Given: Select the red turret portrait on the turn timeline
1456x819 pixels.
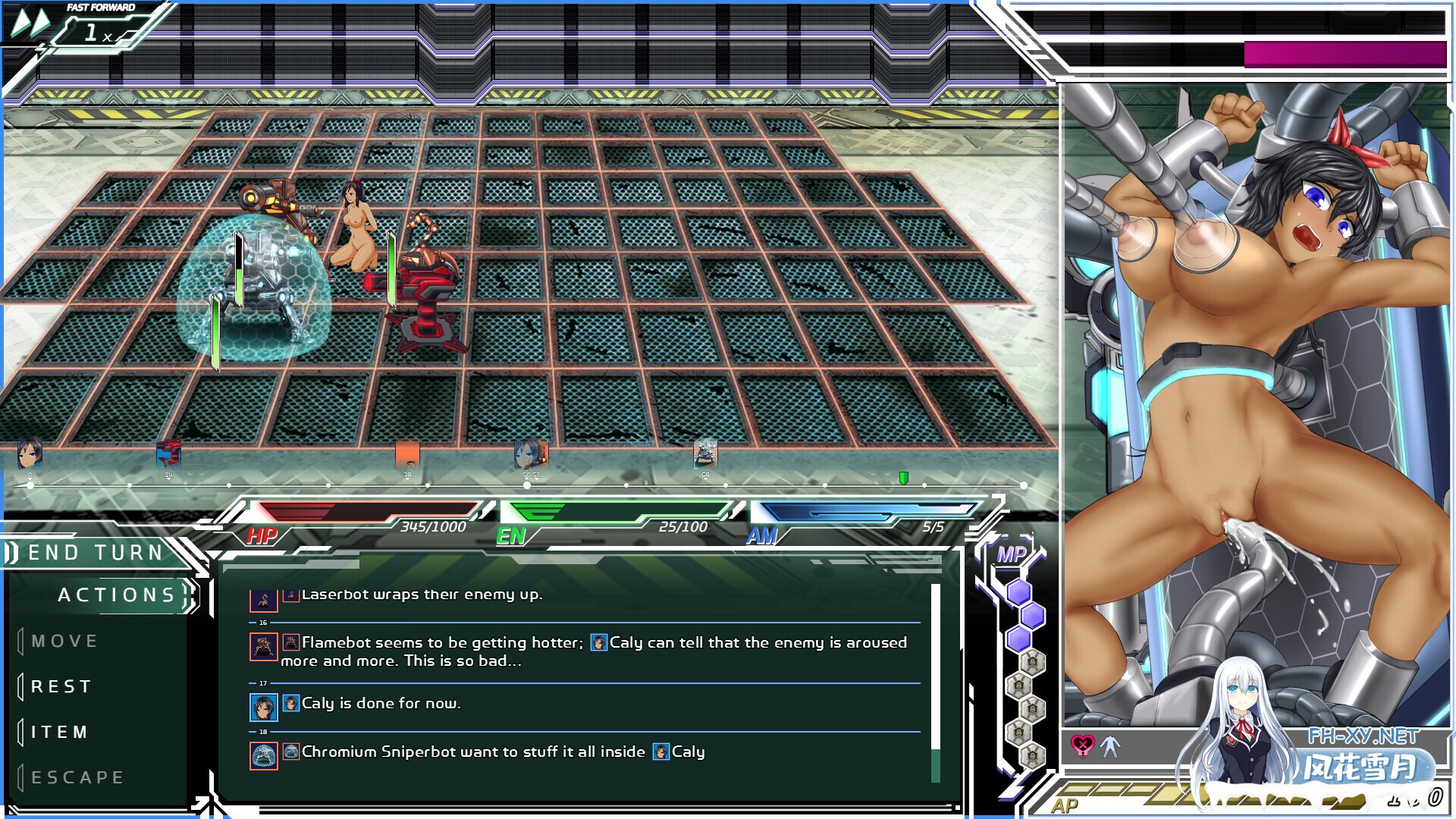Looking at the screenshot, I should pos(168,454).
